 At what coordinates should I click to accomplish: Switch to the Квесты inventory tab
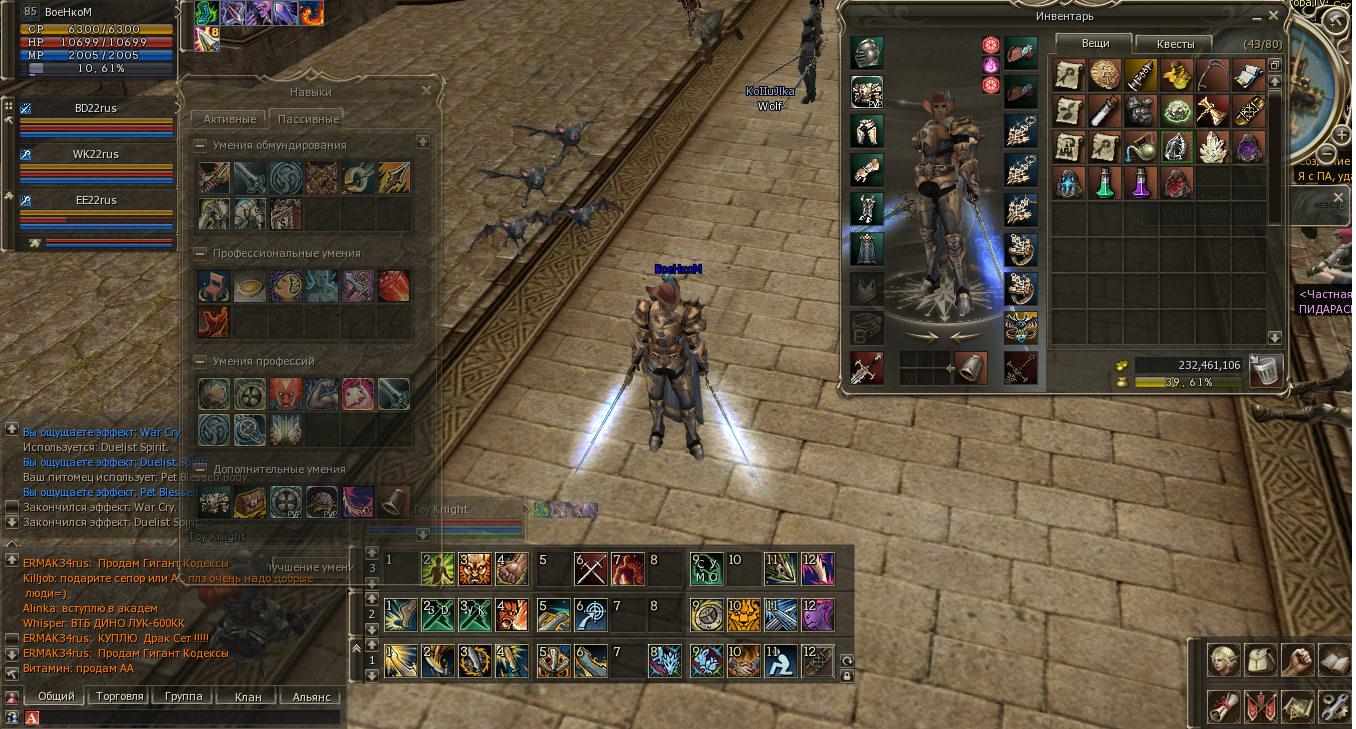(x=1173, y=44)
